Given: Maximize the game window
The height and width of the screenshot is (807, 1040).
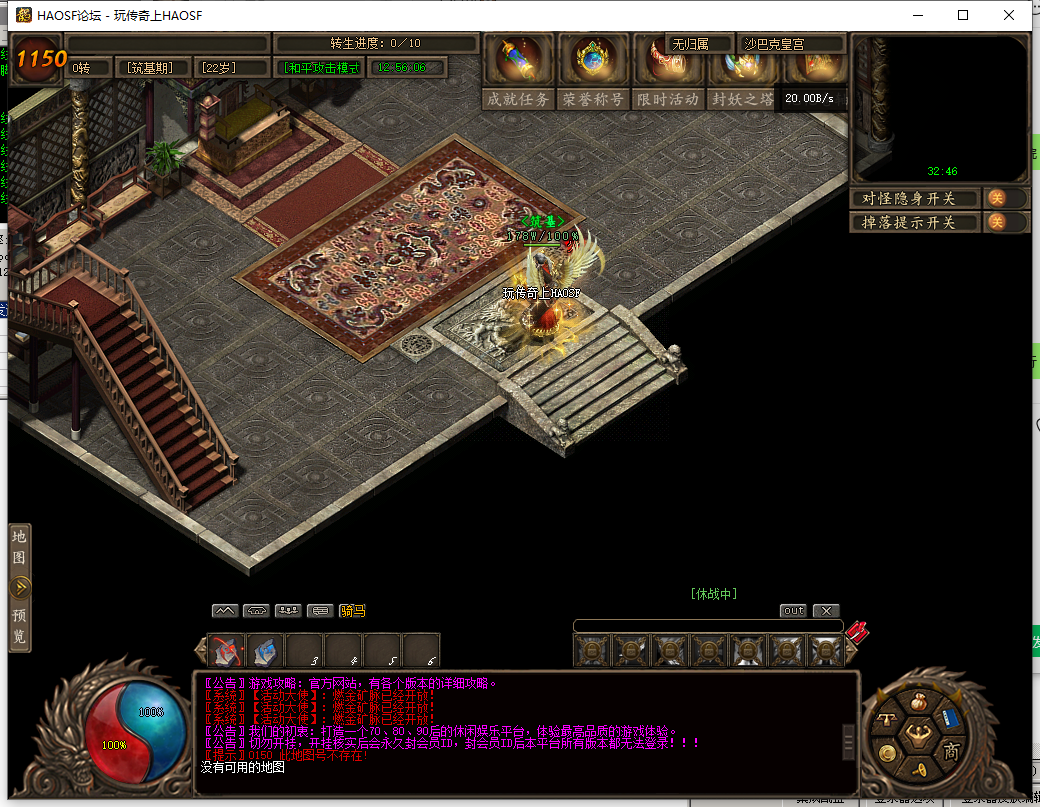Looking at the screenshot, I should coord(963,15).
